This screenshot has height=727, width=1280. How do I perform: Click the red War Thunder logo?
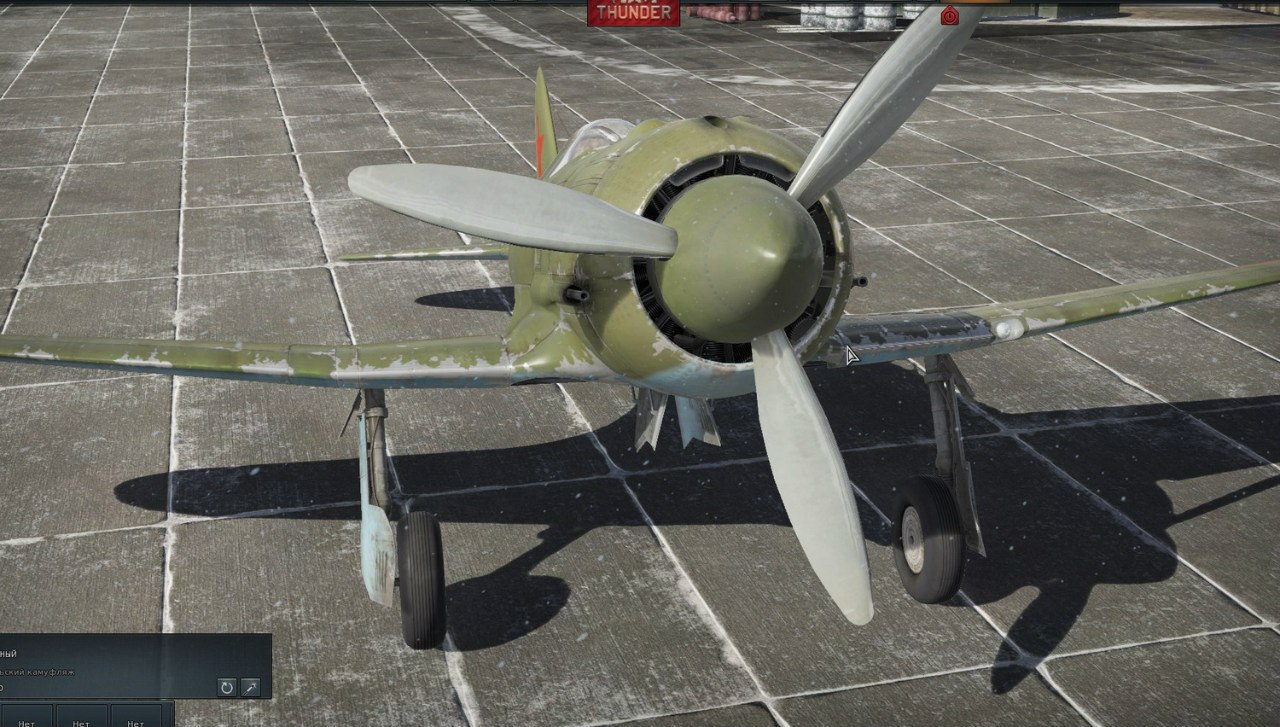(x=632, y=11)
